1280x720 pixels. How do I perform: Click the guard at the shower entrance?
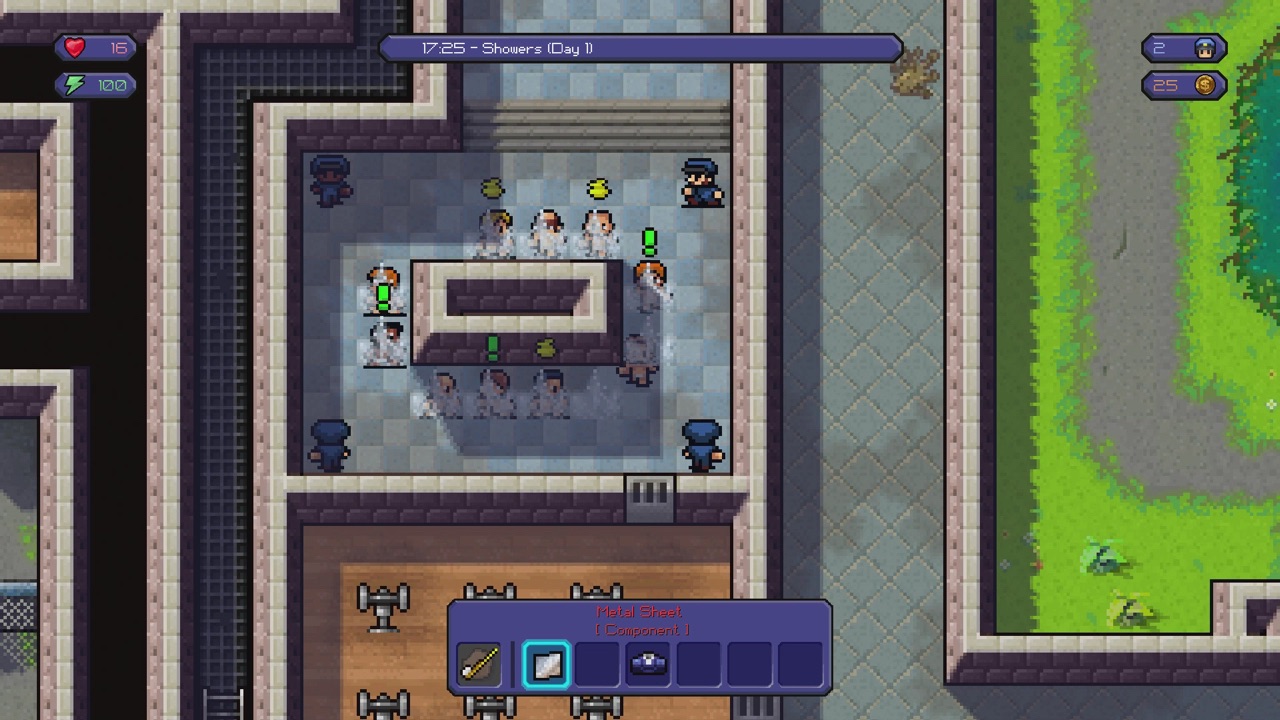703,185
